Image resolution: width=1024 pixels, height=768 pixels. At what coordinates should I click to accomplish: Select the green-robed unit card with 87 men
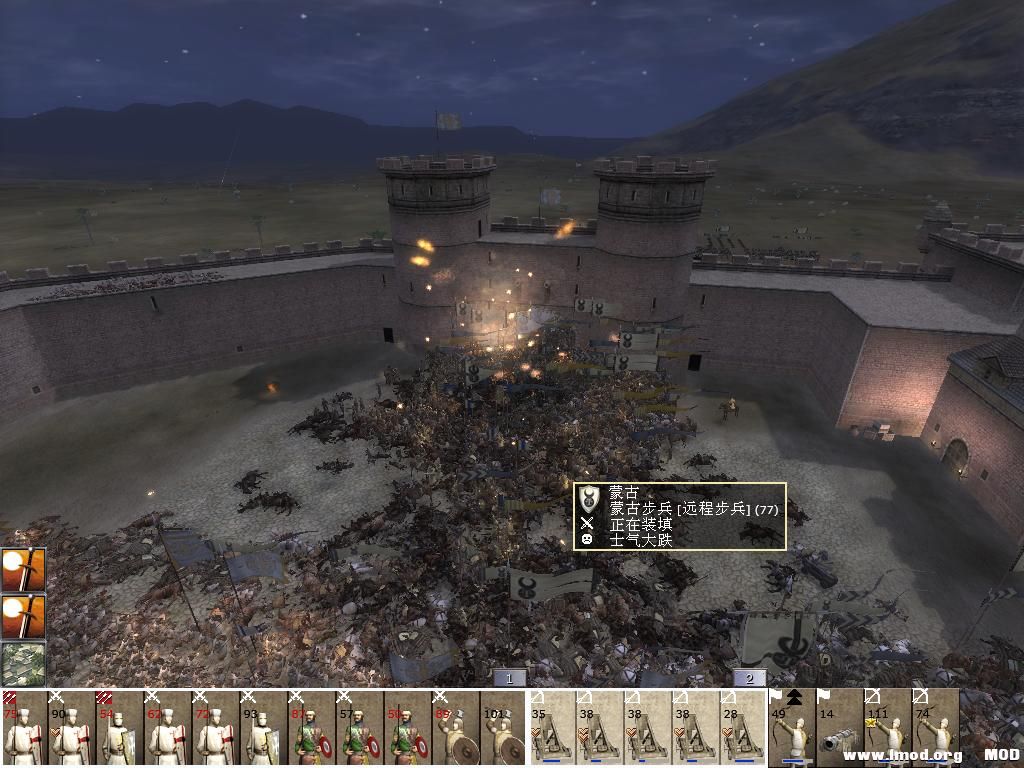(x=312, y=728)
